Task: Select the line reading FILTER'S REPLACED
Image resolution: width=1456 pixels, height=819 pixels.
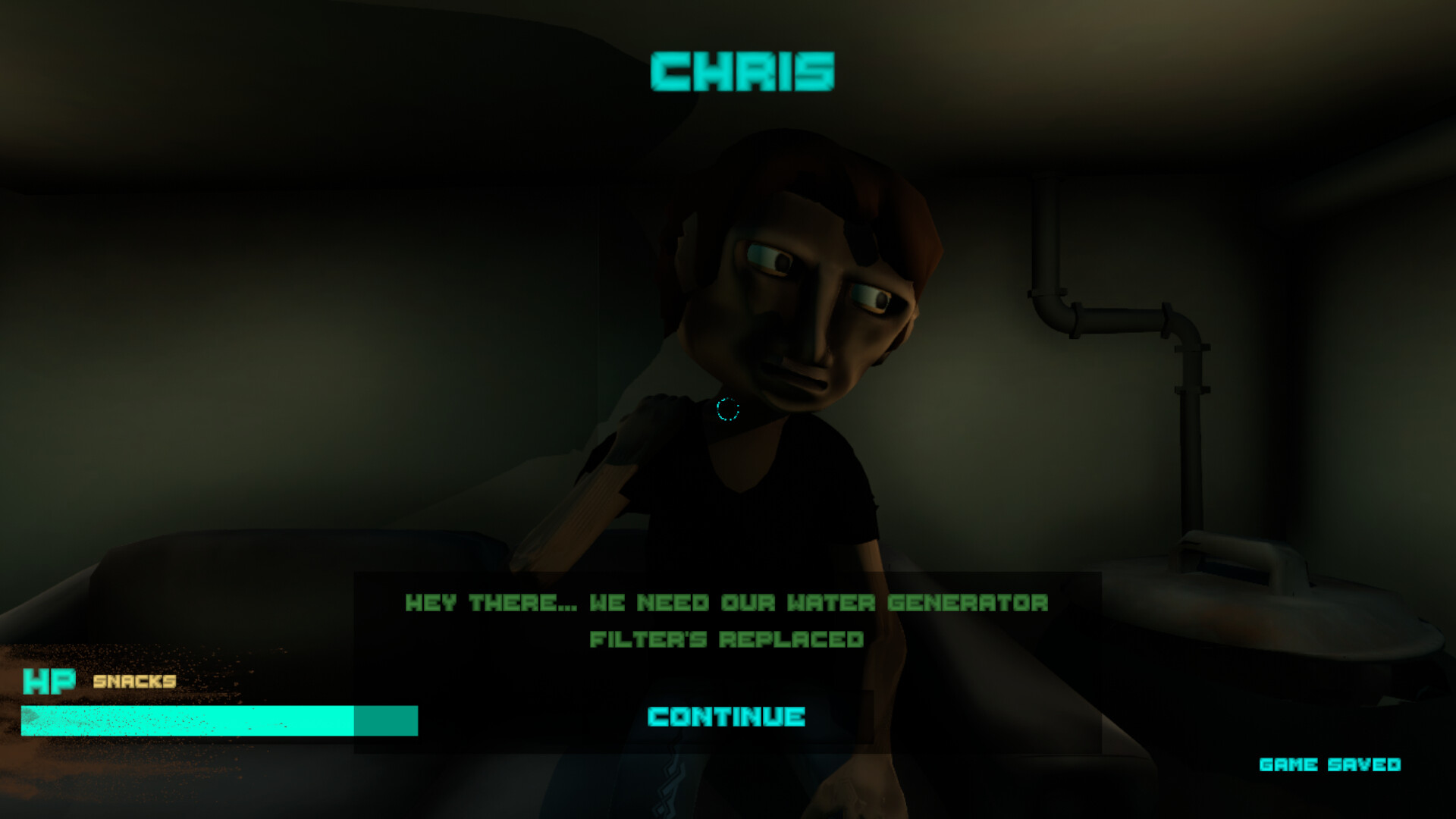Action: coord(726,639)
